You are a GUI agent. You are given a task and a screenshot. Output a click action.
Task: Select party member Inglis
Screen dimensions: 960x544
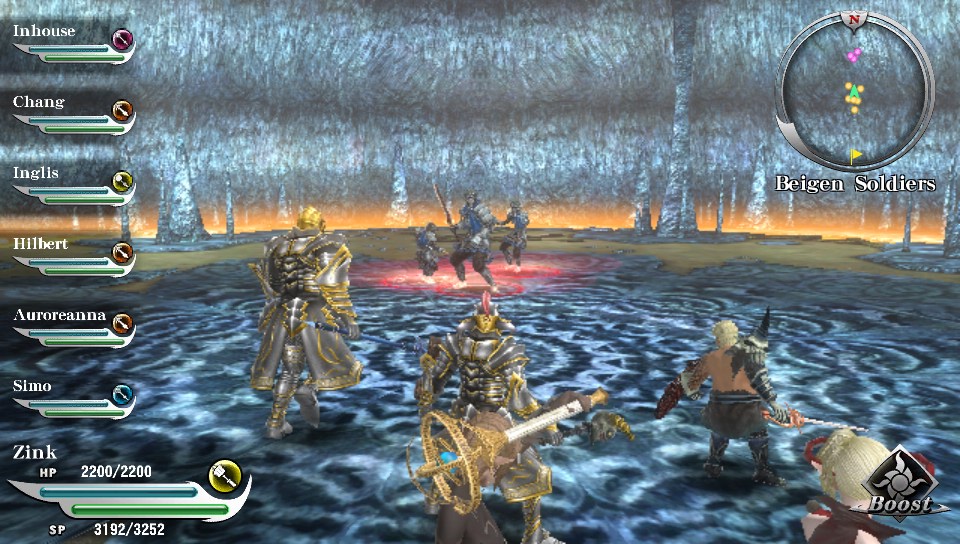(36, 173)
